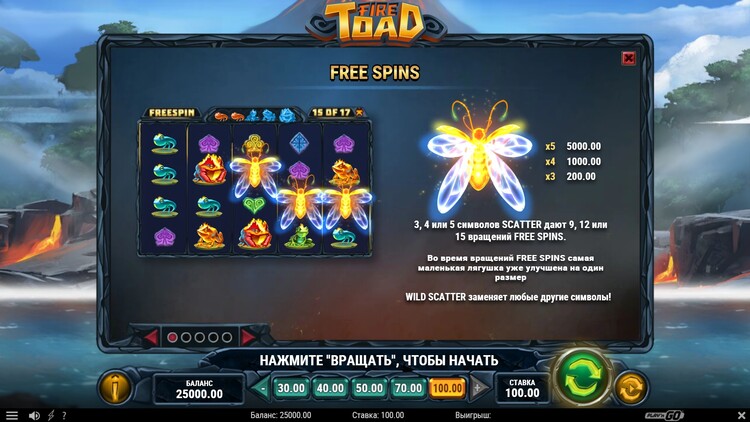Open the hamburger menu in the bottom bar
Viewport: 750px width, 422px height.
12,415
